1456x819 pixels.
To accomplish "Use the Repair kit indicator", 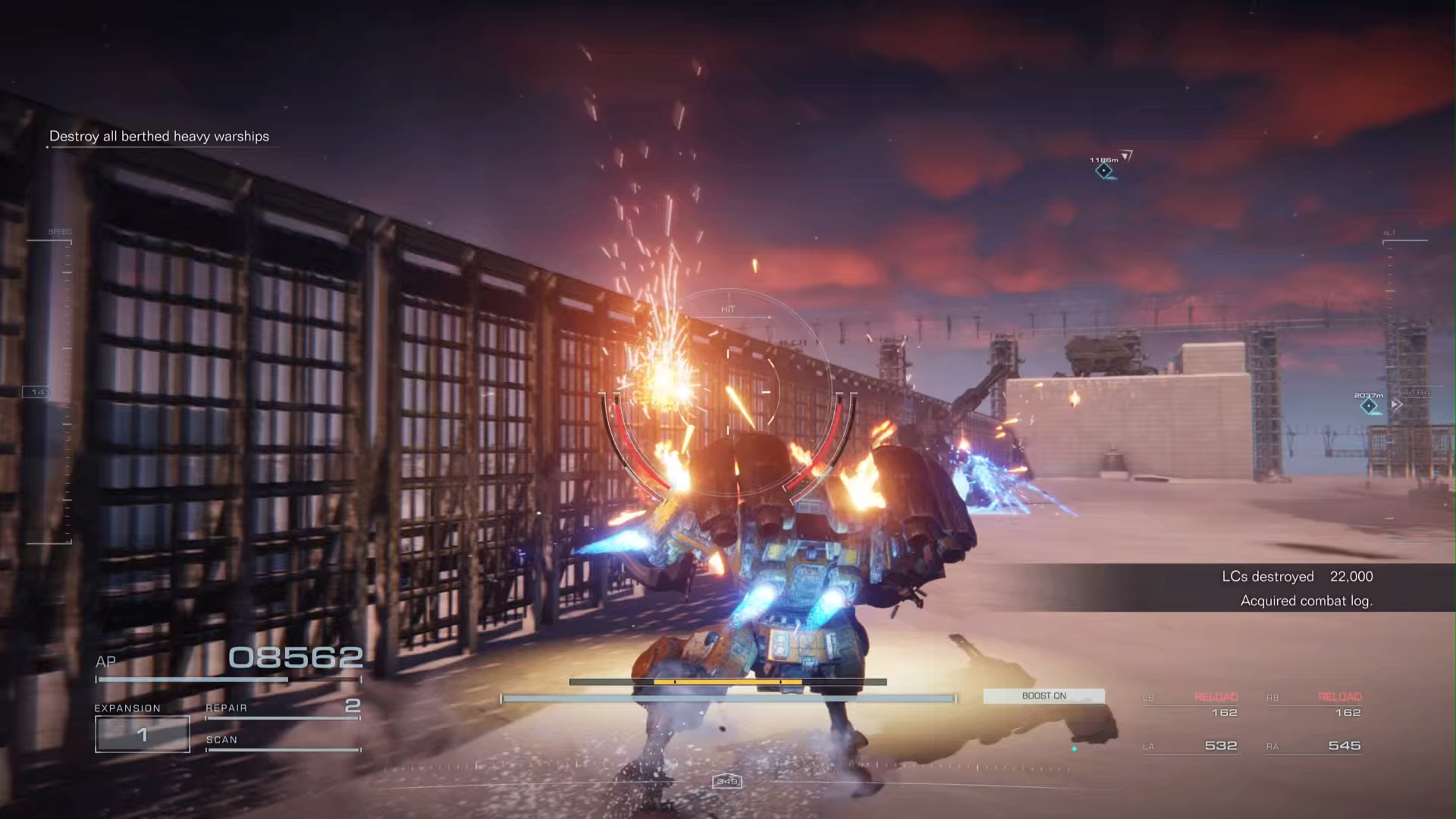I will tap(282, 709).
